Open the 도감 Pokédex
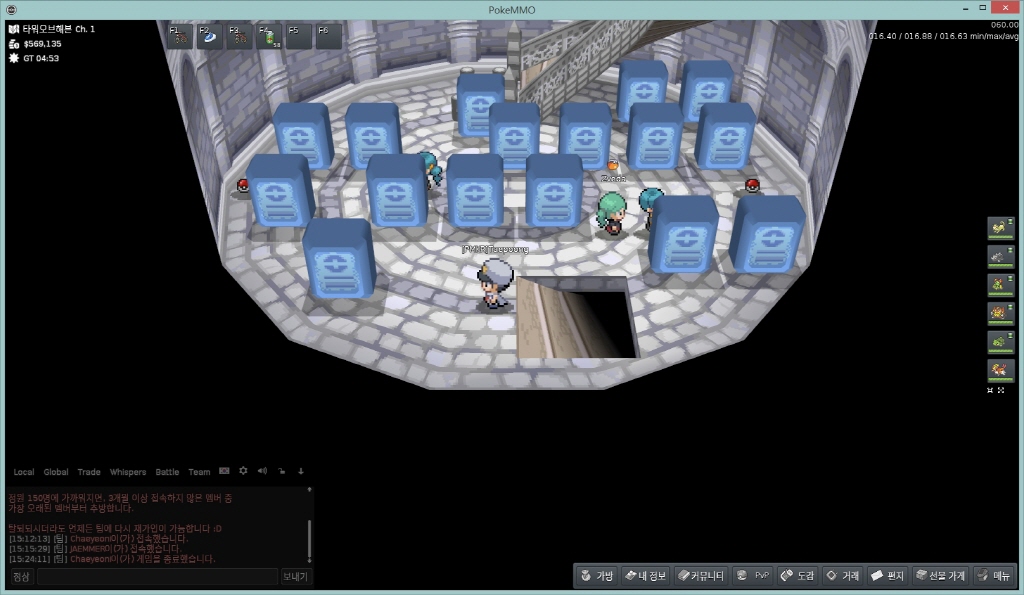1024x595 pixels. [x=798, y=576]
